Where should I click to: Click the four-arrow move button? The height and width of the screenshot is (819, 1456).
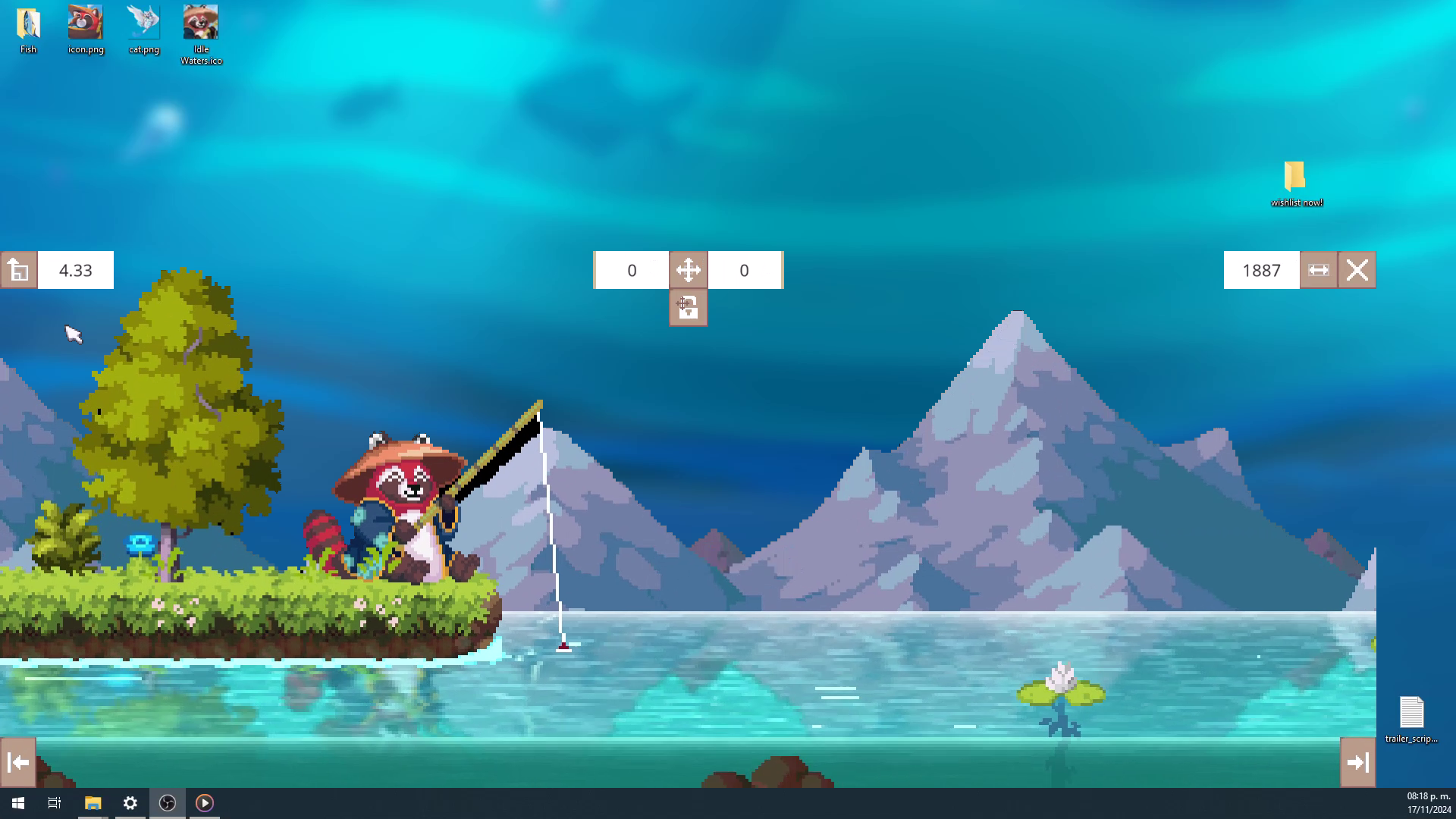(x=688, y=271)
